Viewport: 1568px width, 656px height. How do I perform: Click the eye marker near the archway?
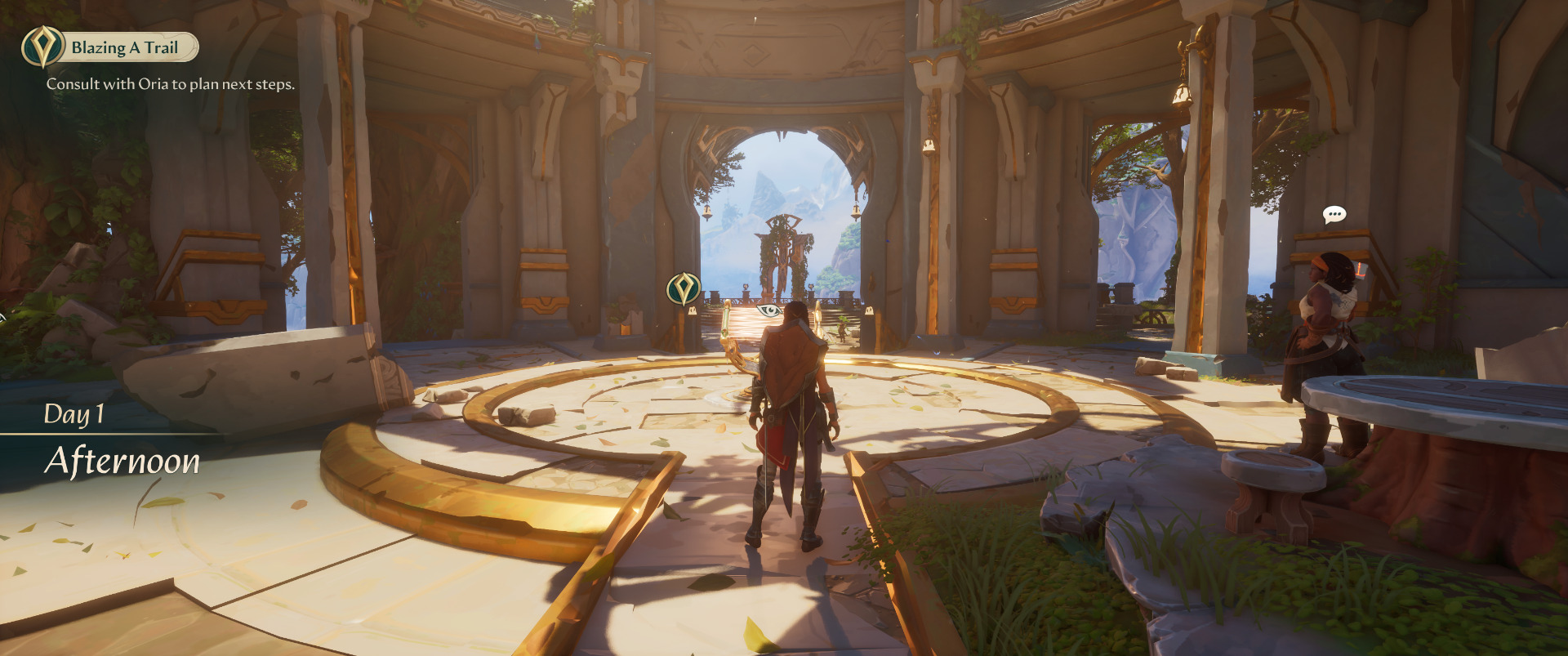pyautogui.click(x=768, y=310)
